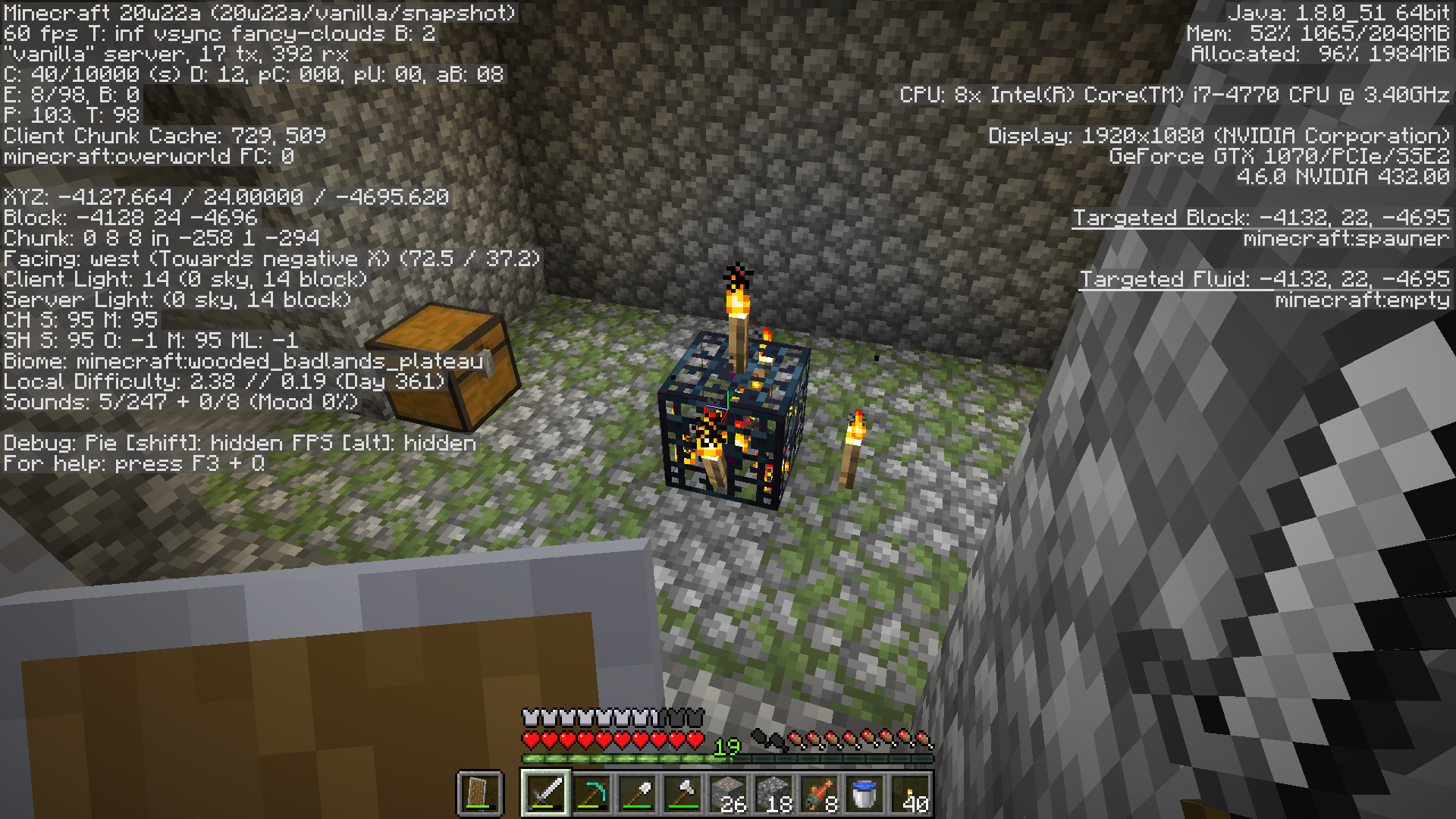Click the shield in the off-hand slot
Image resolution: width=1456 pixels, height=819 pixels.
tap(479, 793)
